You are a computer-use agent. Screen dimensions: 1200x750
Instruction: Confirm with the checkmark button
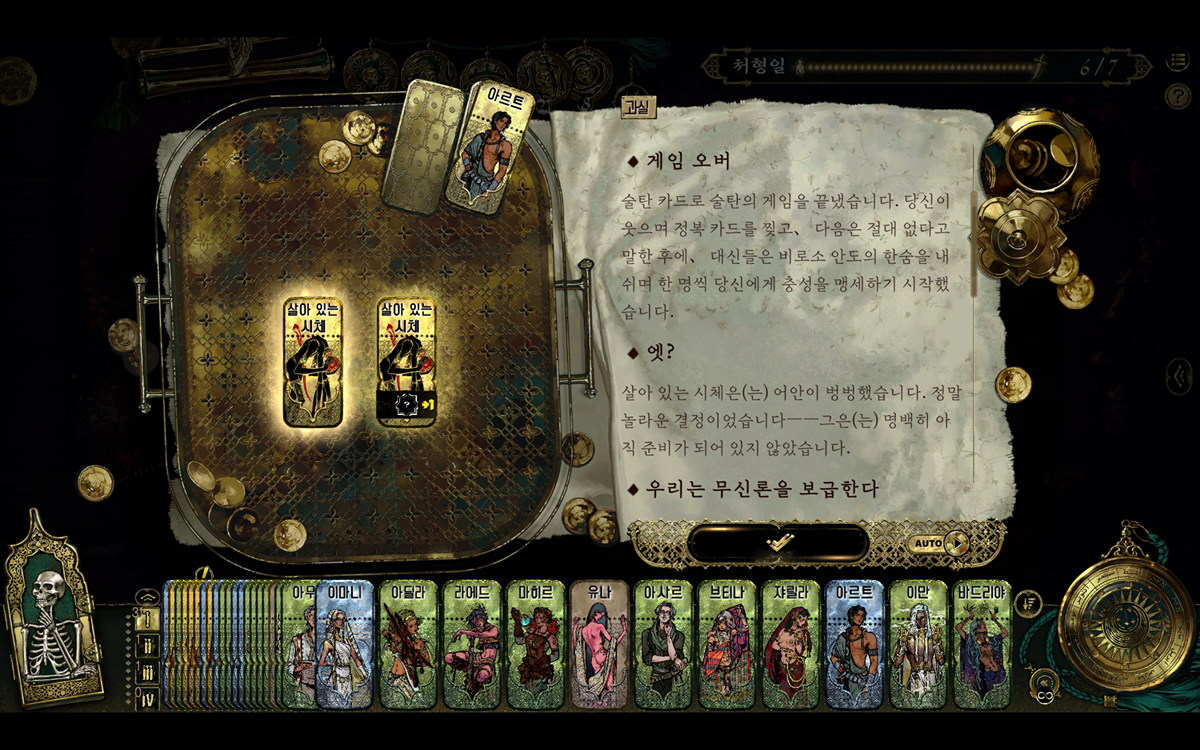(778, 542)
